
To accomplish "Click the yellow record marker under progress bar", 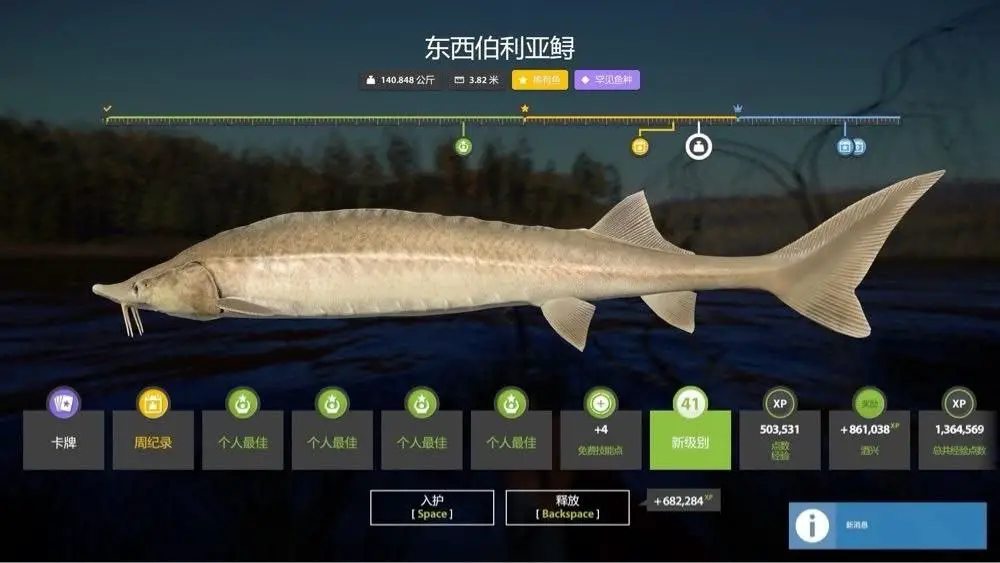I will 640,147.
